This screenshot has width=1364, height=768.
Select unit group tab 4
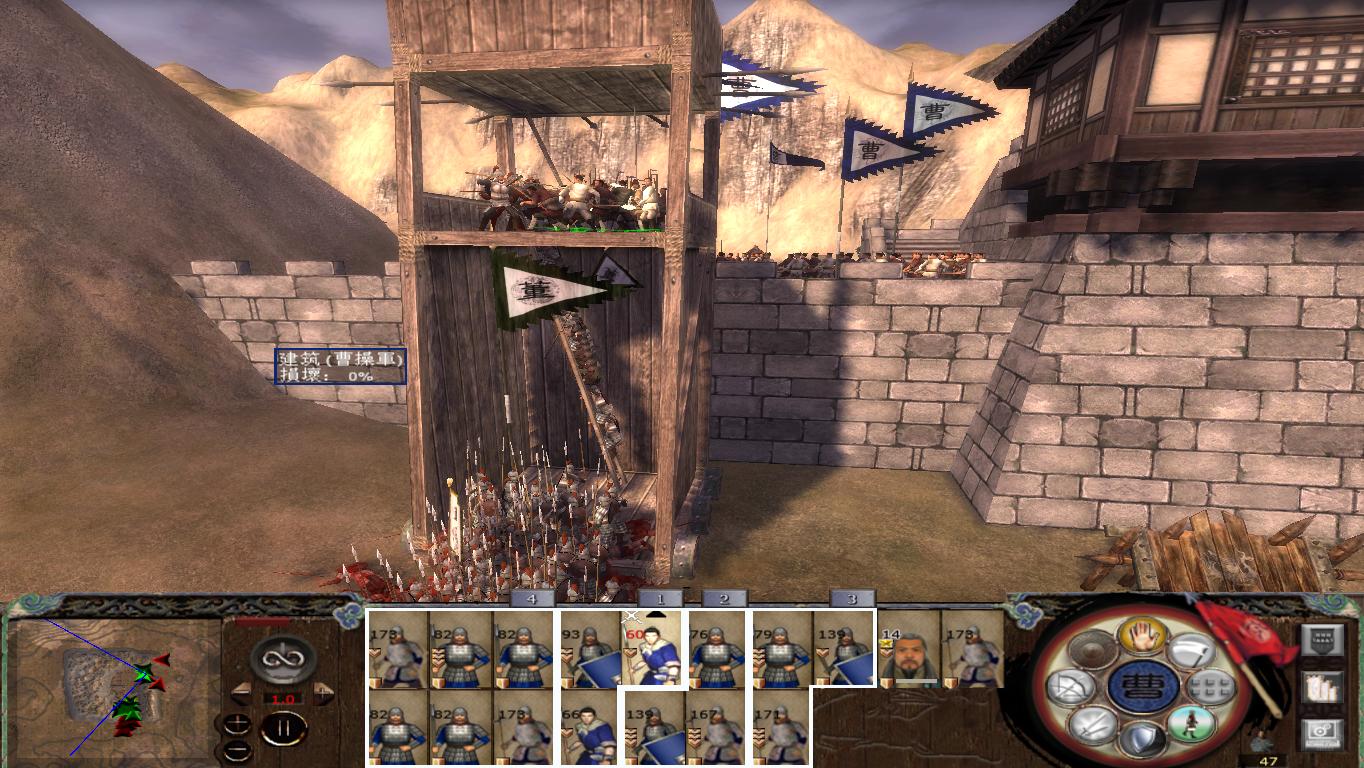click(529, 601)
